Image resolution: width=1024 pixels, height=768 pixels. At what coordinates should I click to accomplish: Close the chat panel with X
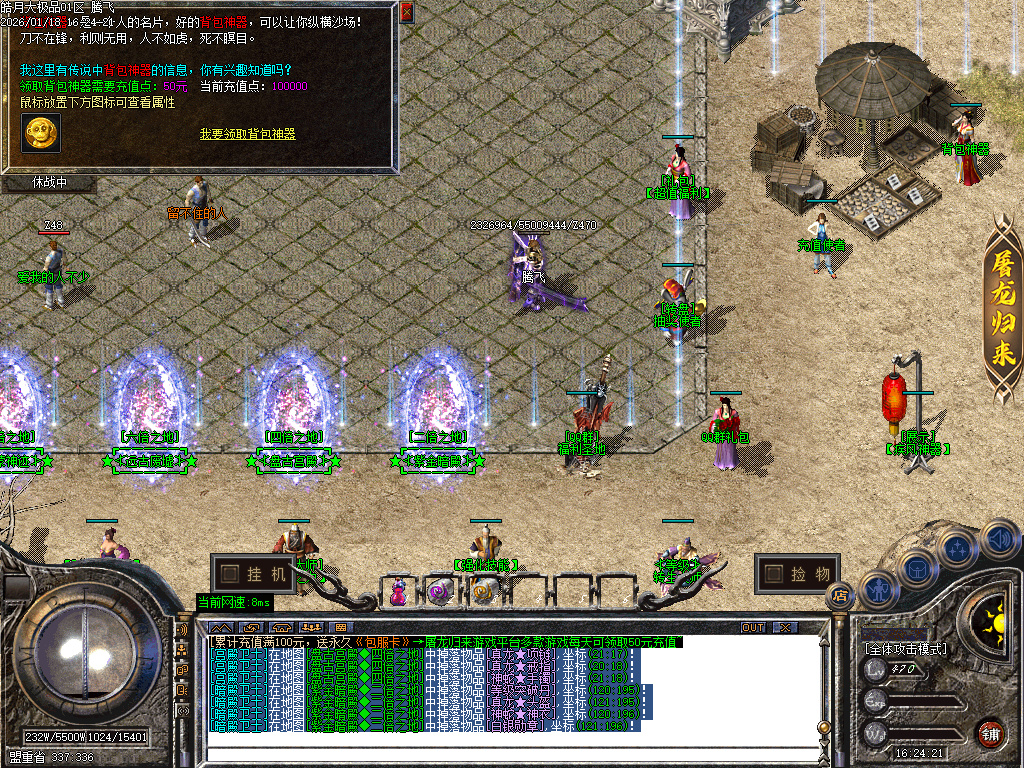[786, 627]
